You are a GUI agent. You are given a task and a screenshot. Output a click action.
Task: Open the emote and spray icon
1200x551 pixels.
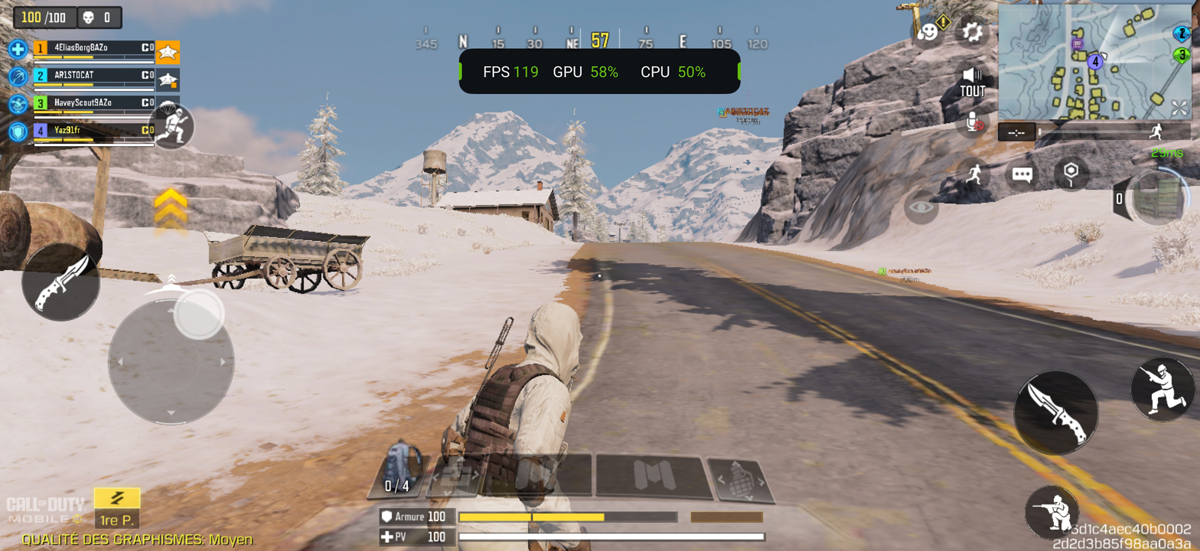click(x=929, y=32)
